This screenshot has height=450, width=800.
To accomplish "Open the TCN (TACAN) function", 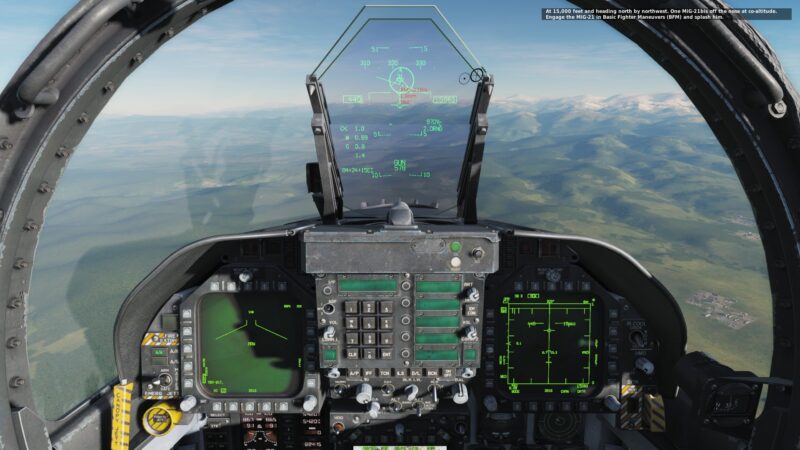I will (x=385, y=373).
